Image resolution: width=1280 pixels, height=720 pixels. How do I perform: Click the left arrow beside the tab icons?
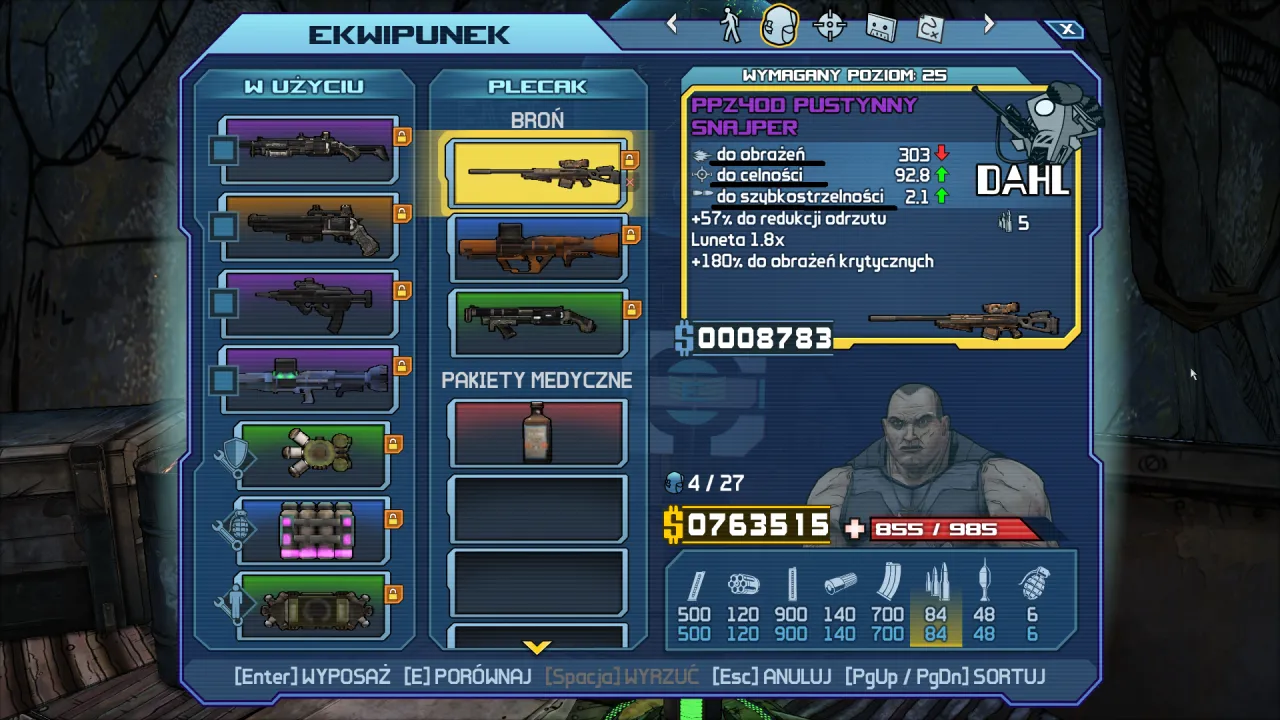672,24
